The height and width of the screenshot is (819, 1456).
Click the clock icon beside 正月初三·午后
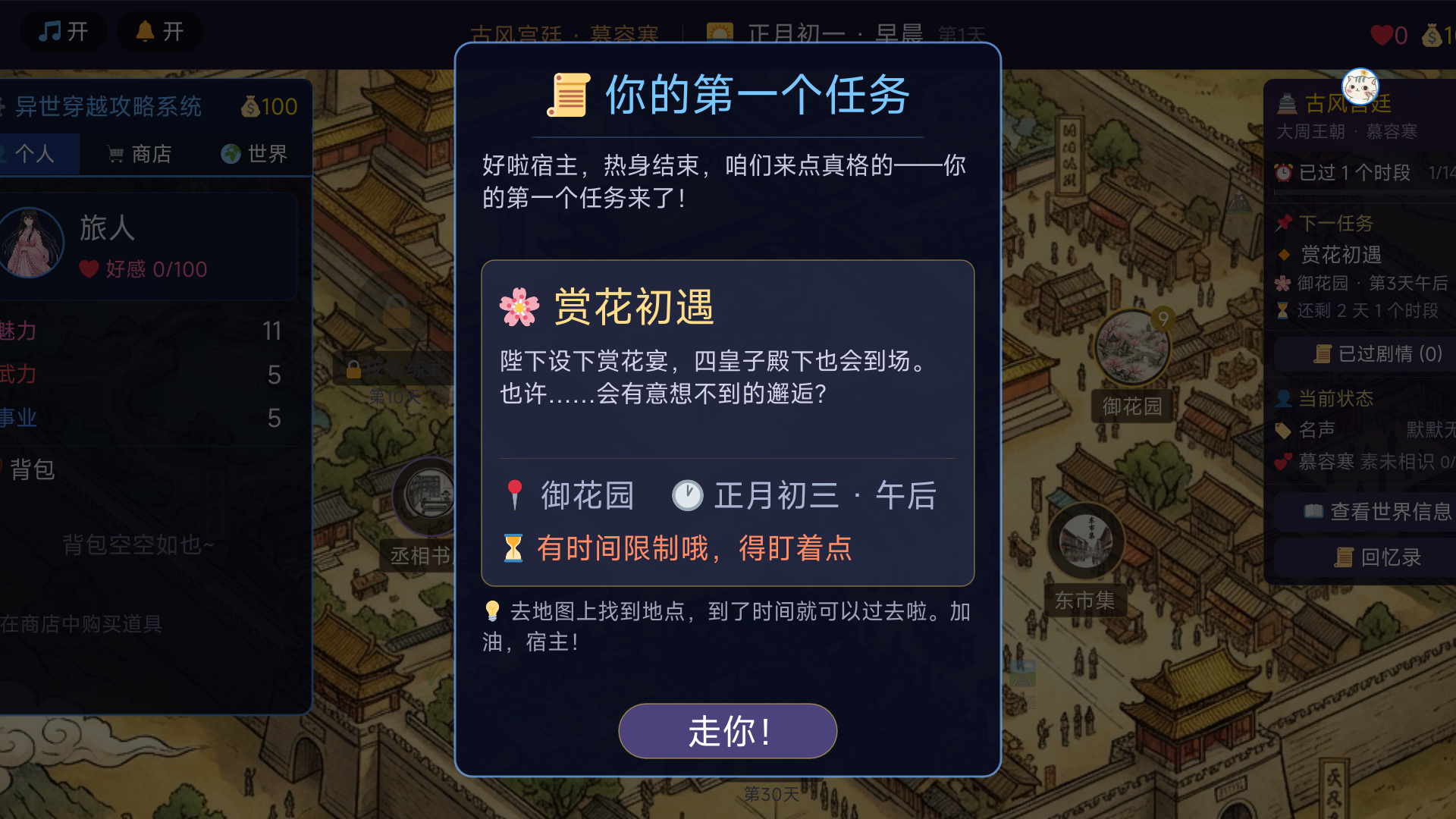click(688, 496)
